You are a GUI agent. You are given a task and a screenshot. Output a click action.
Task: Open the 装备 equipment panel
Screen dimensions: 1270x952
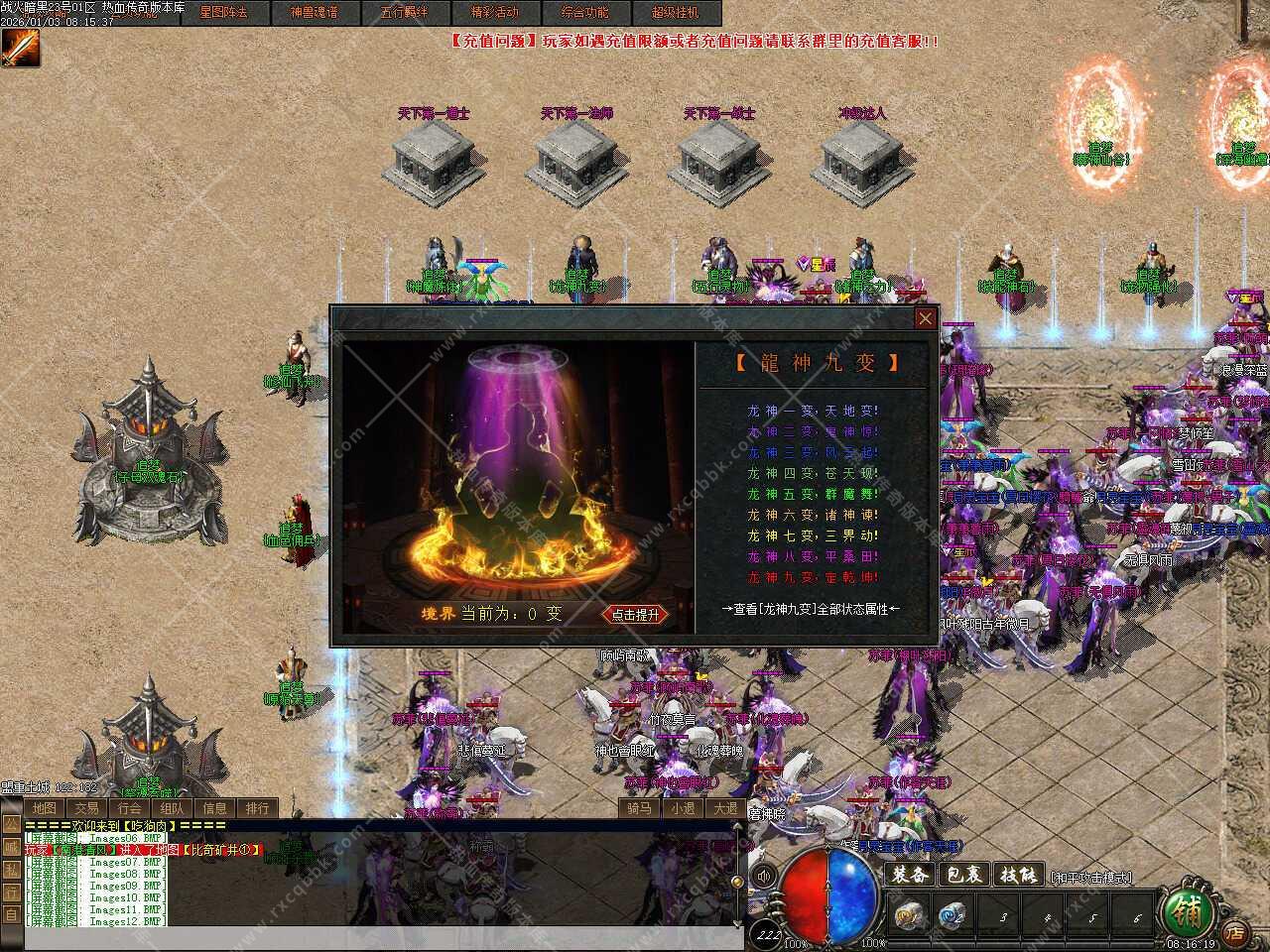909,875
